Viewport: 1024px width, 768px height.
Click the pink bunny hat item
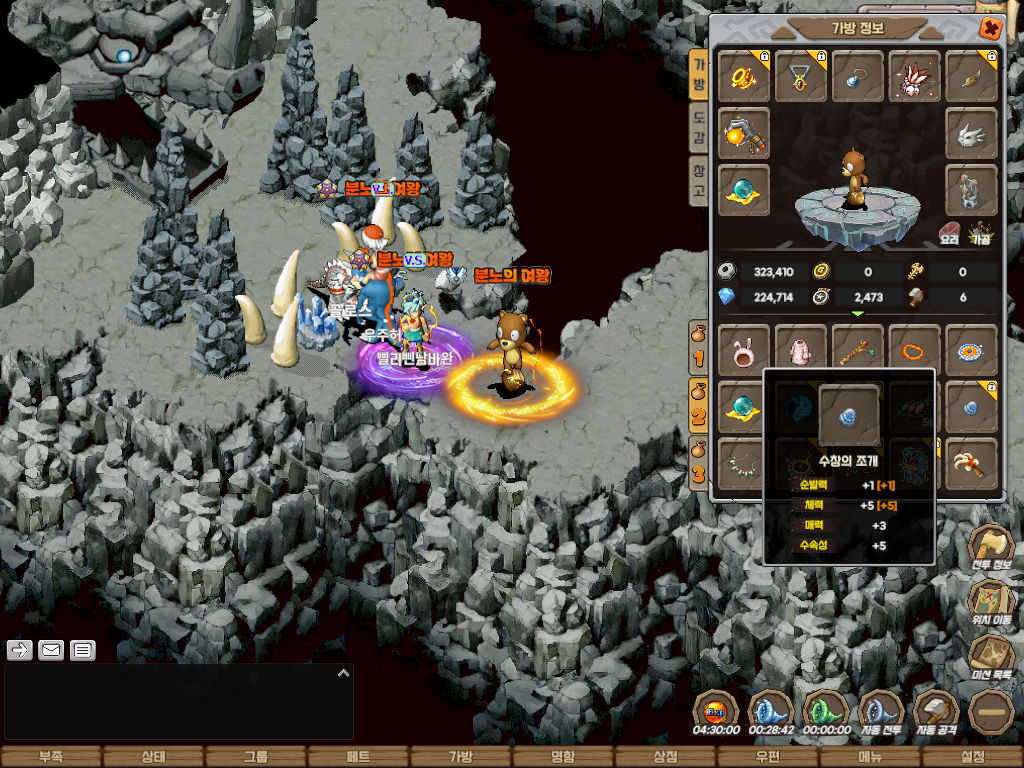(744, 350)
